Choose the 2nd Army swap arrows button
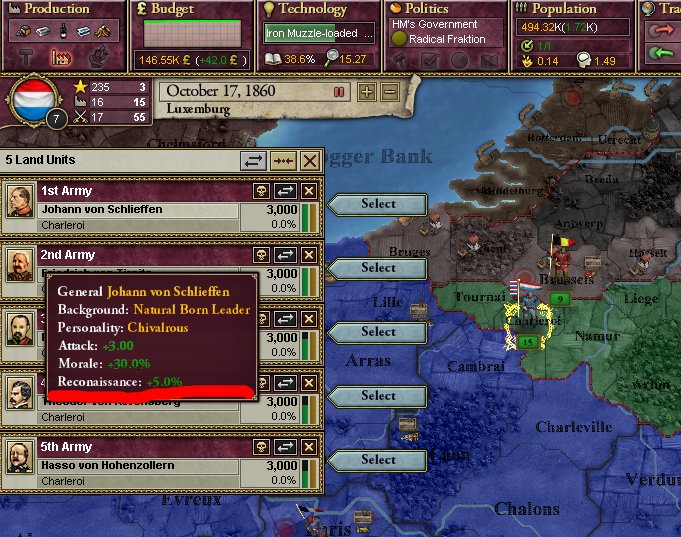This screenshot has width=681, height=537. 285,254
